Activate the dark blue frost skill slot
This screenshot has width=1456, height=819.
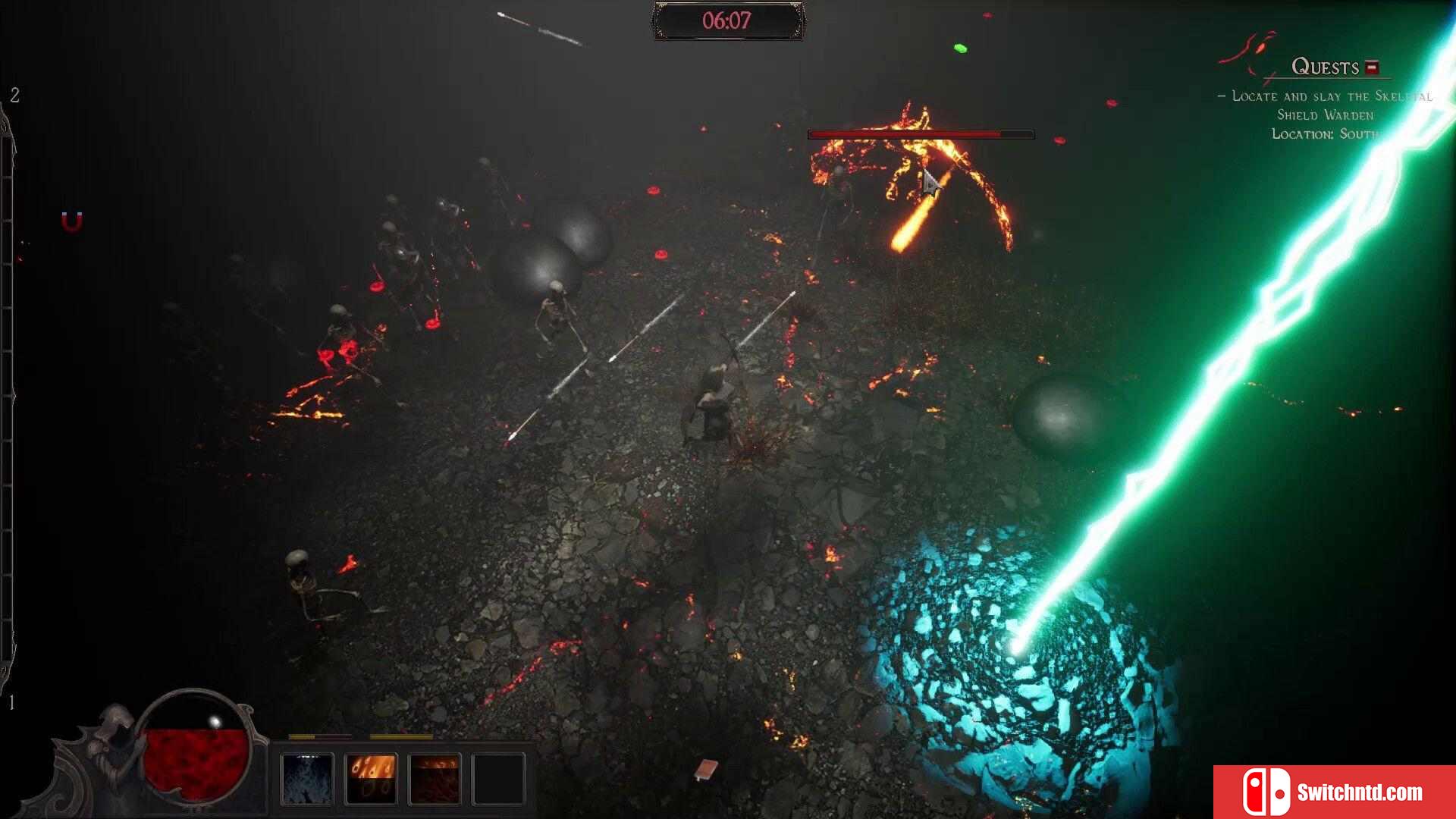[307, 779]
